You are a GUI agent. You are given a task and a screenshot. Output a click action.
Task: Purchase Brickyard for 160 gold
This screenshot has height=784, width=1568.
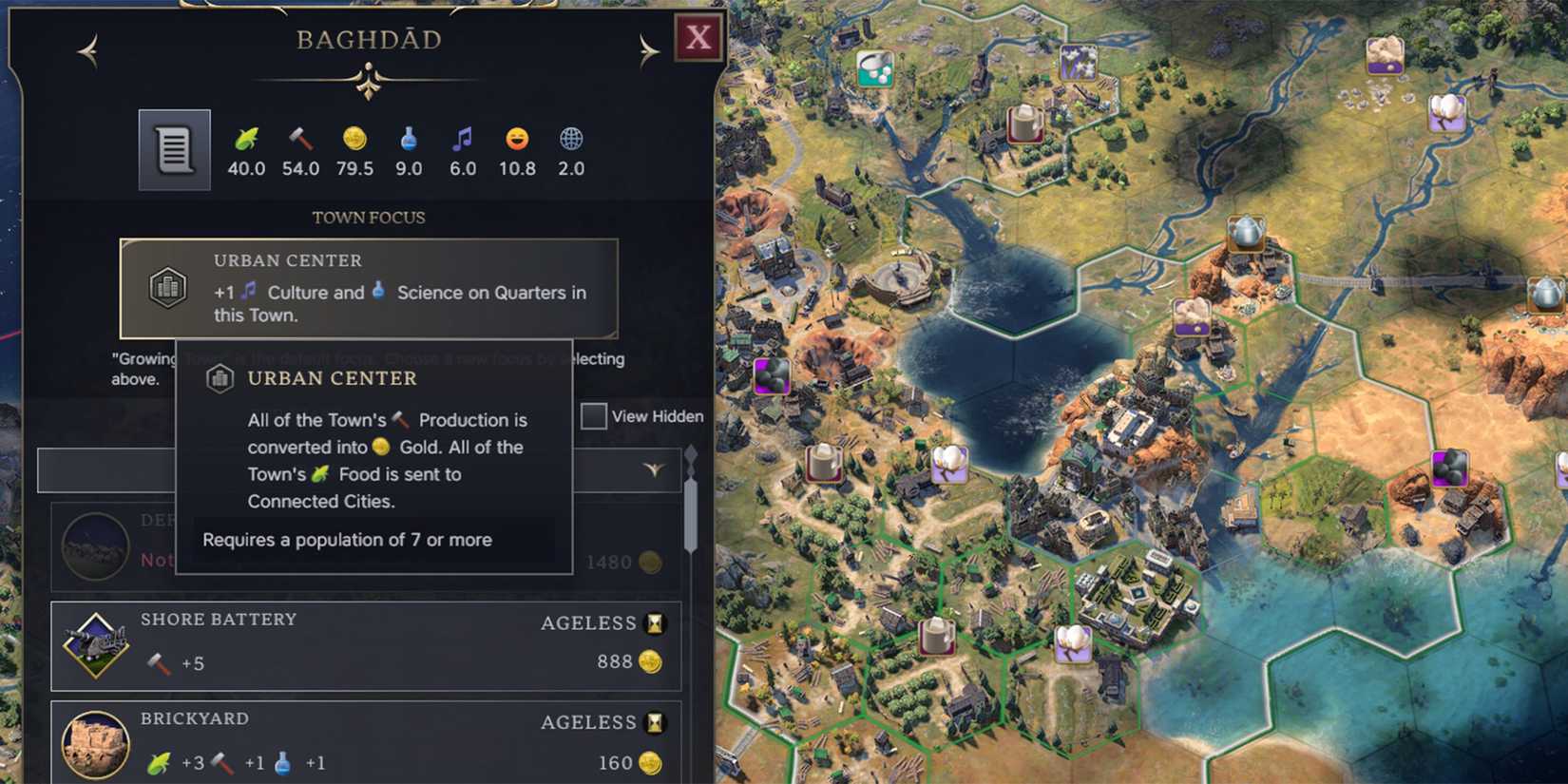(631, 762)
